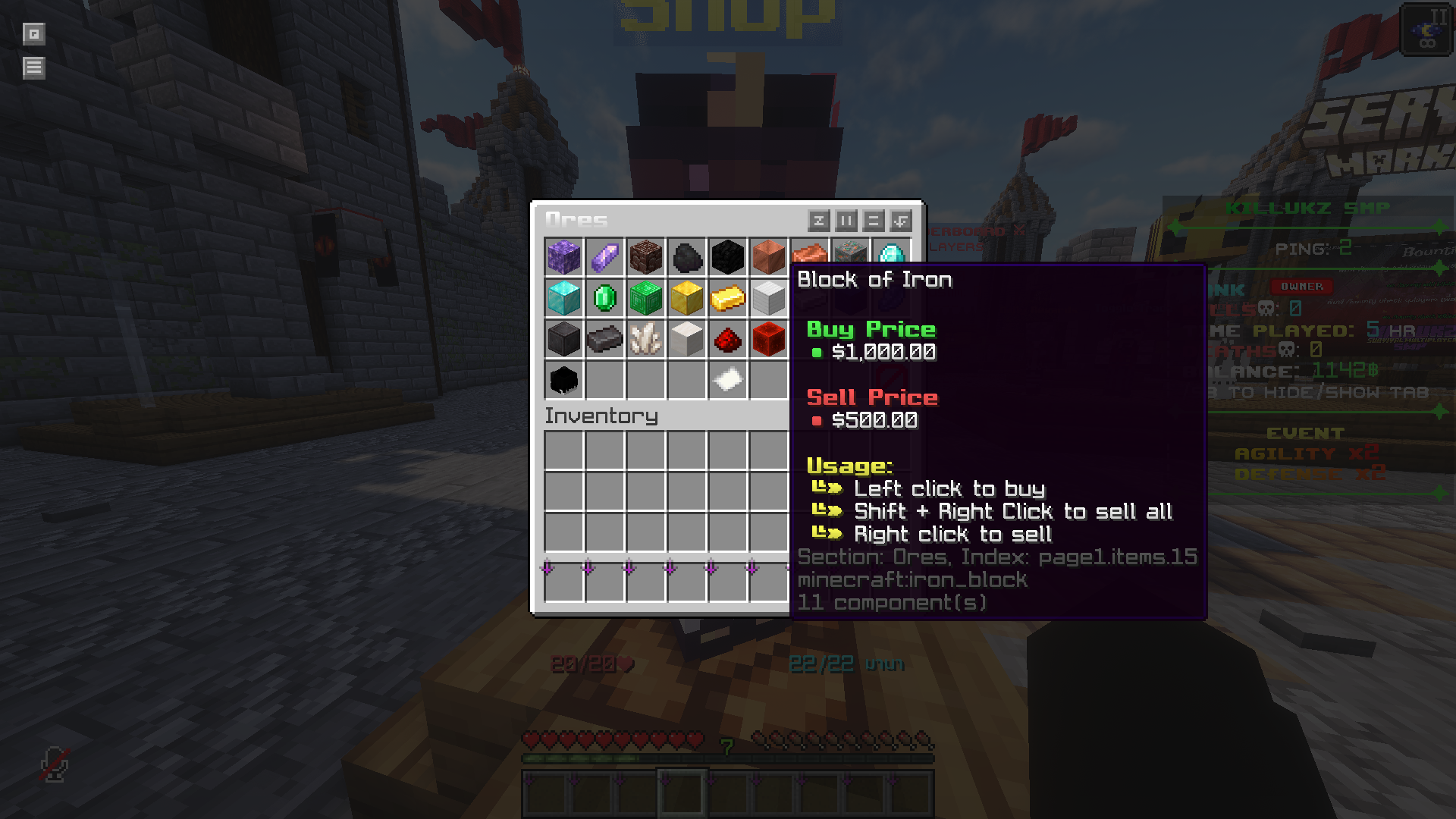The width and height of the screenshot is (1456, 819).
Task: Select the Block of Diamond item
Action: pyautogui.click(x=564, y=299)
